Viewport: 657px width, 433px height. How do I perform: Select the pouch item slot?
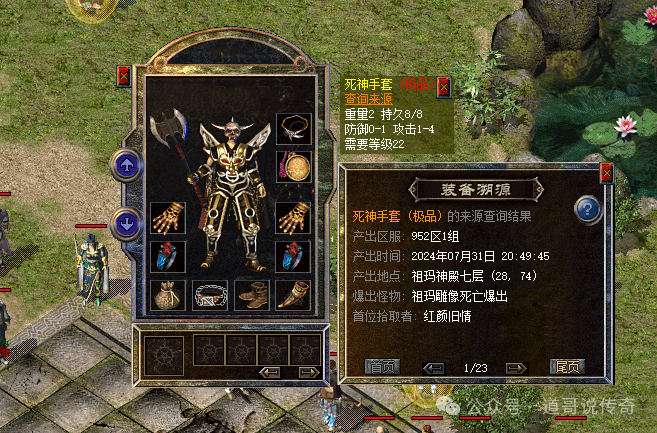167,295
